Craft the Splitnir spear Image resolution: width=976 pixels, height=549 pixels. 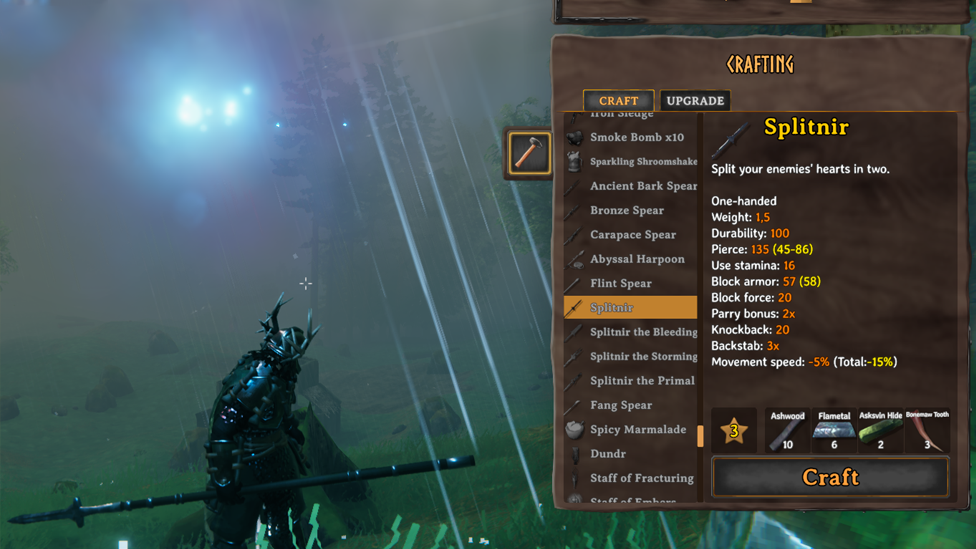(830, 477)
